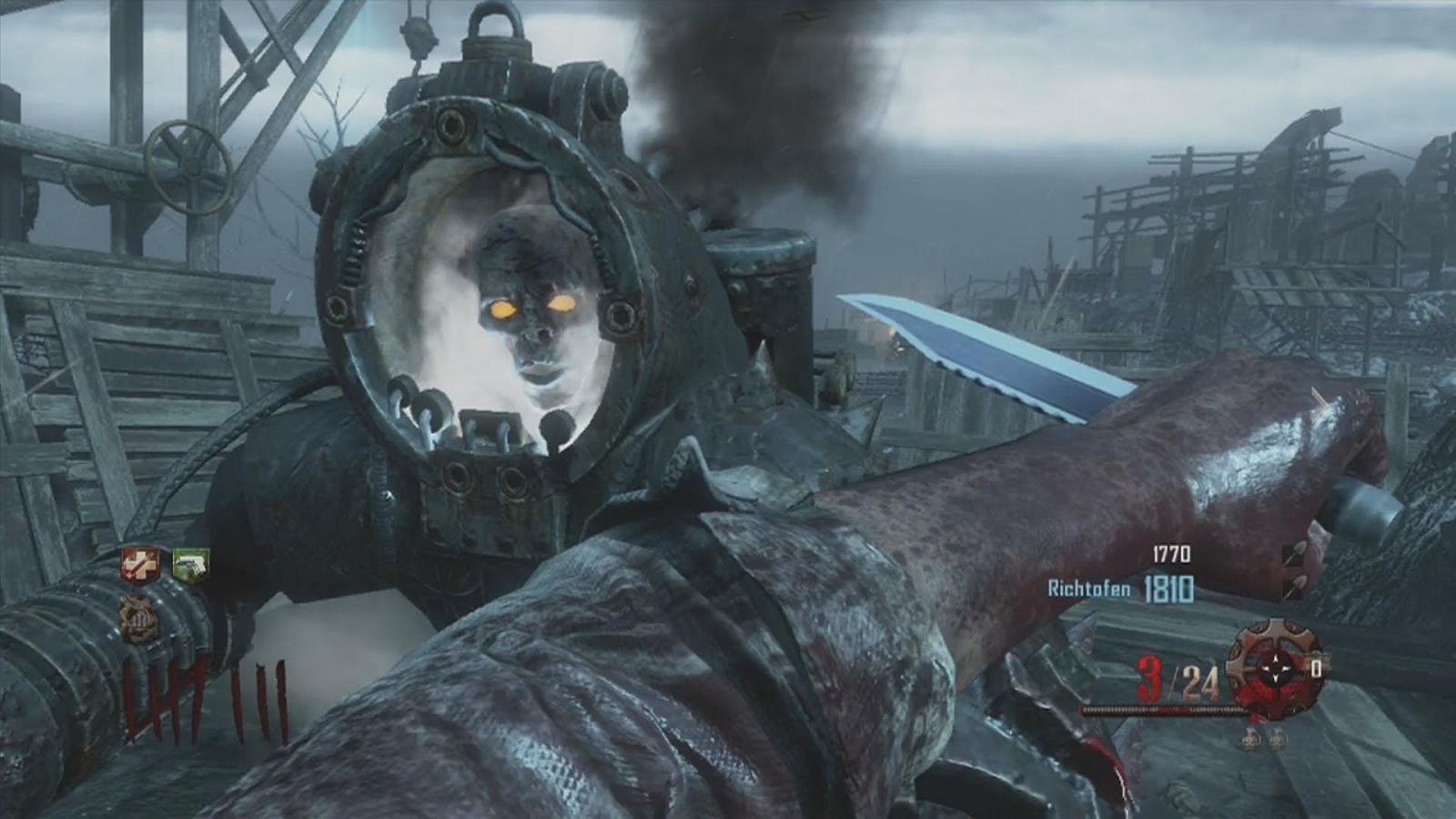The image size is (1456, 819).
Task: Select the Juggernog perk icon
Action: (142, 564)
